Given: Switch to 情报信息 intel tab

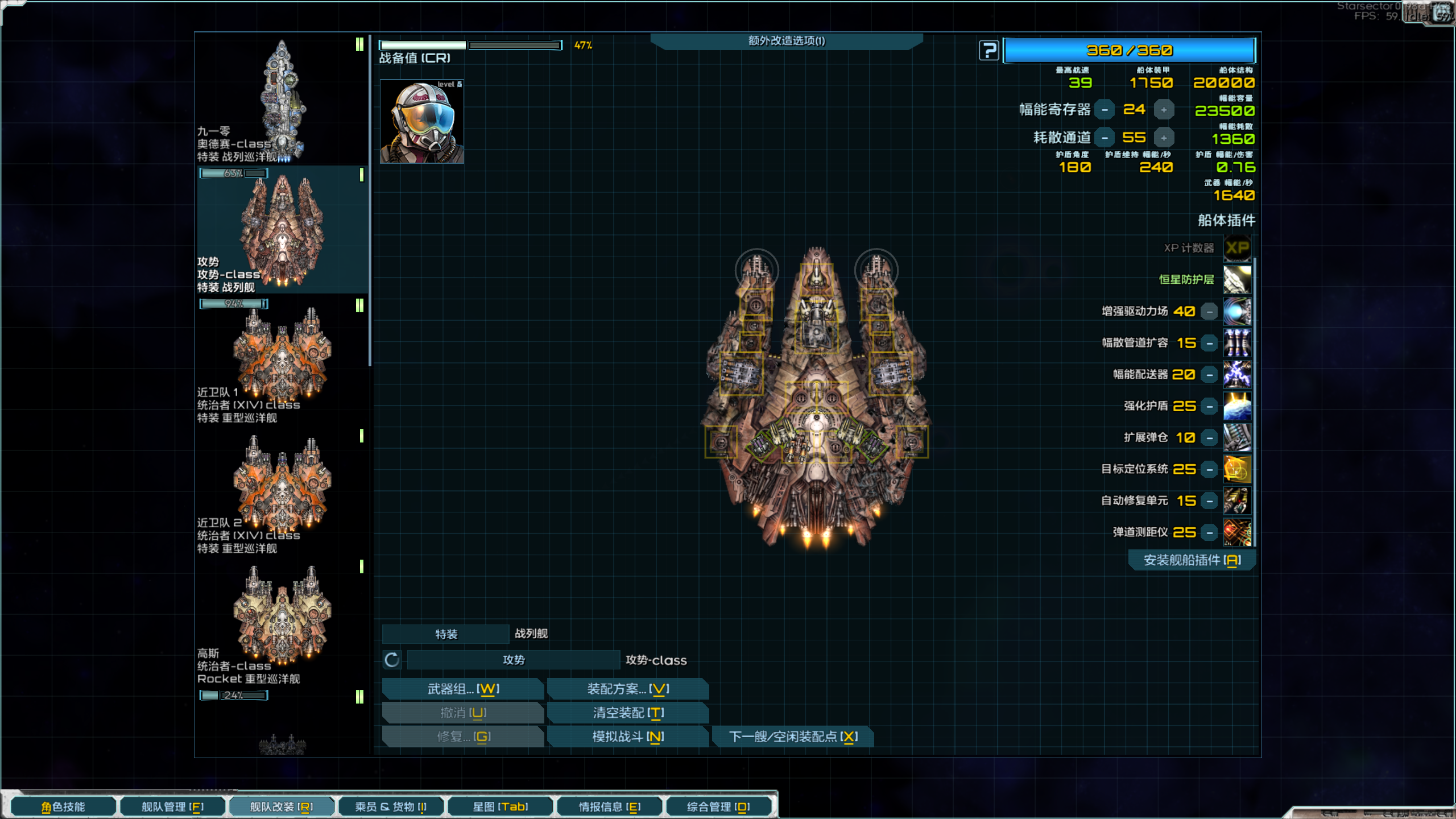Looking at the screenshot, I should 610,806.
